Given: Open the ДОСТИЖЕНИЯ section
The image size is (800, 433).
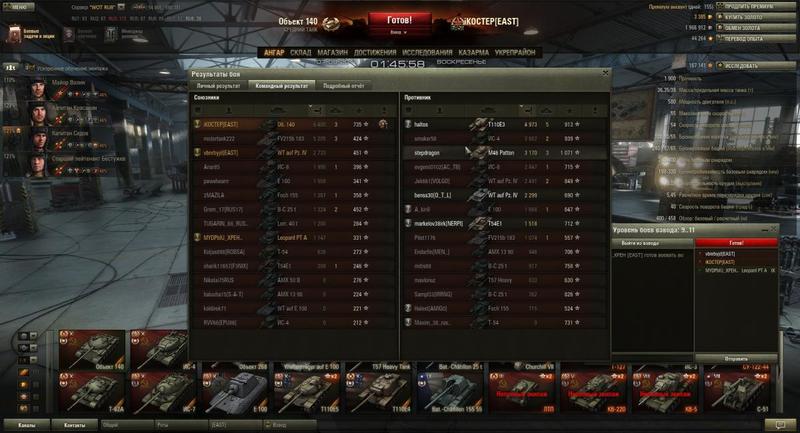Looking at the screenshot, I should point(374,52).
